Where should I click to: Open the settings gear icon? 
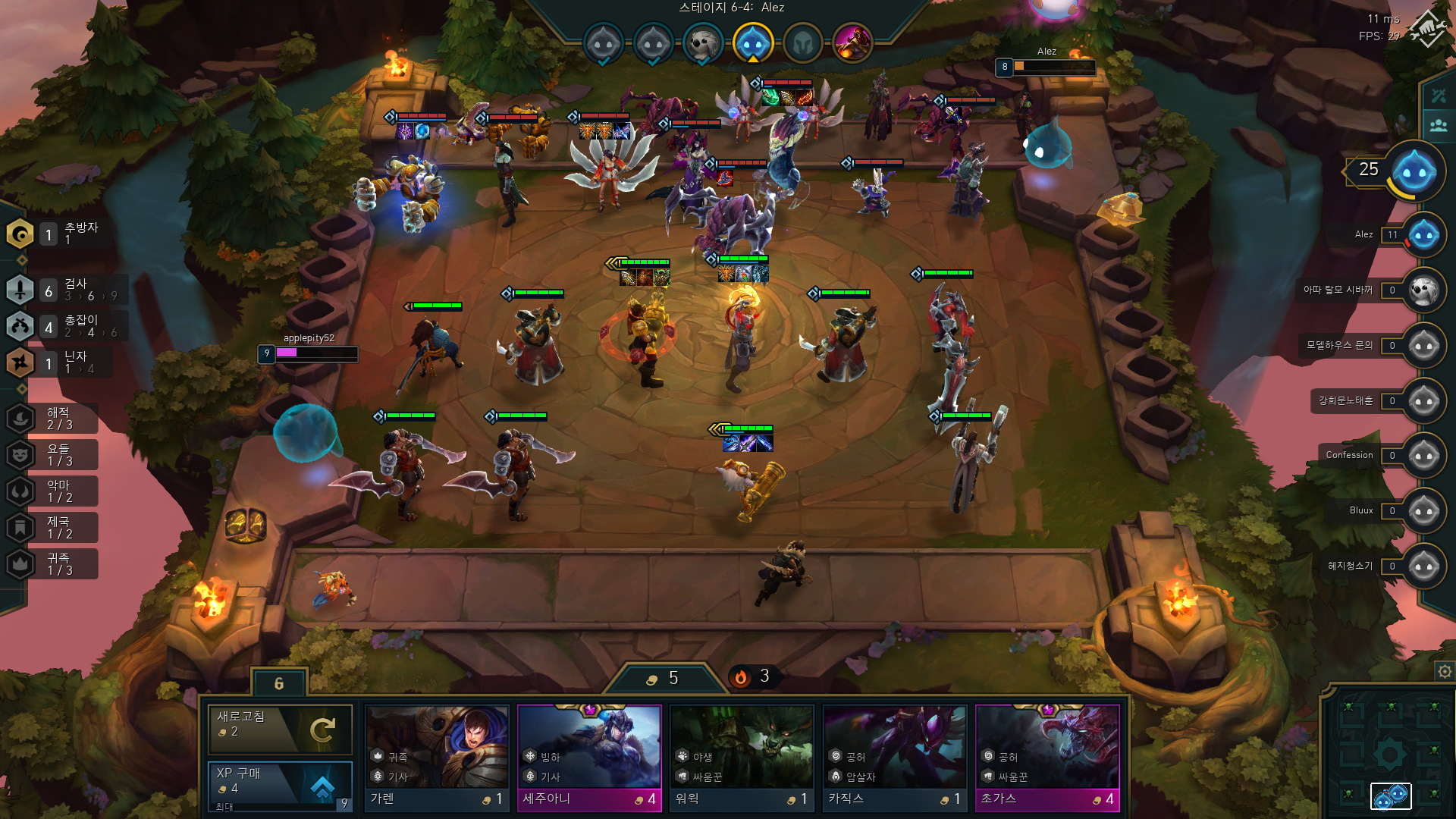[x=1445, y=671]
